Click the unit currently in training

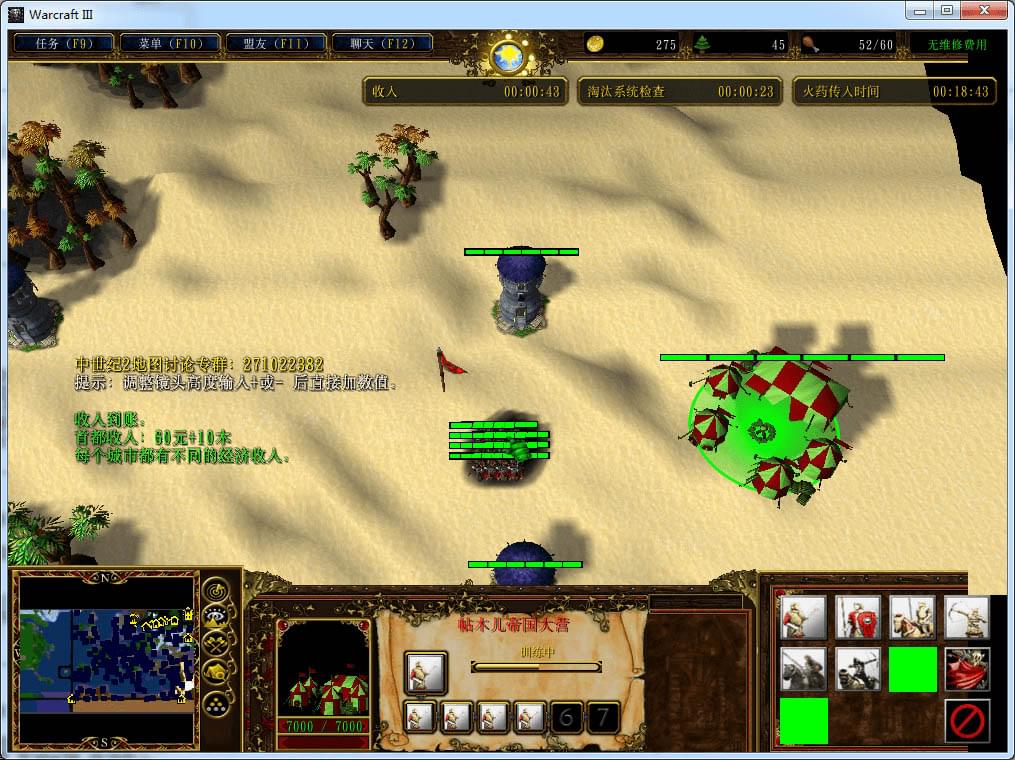tap(425, 673)
